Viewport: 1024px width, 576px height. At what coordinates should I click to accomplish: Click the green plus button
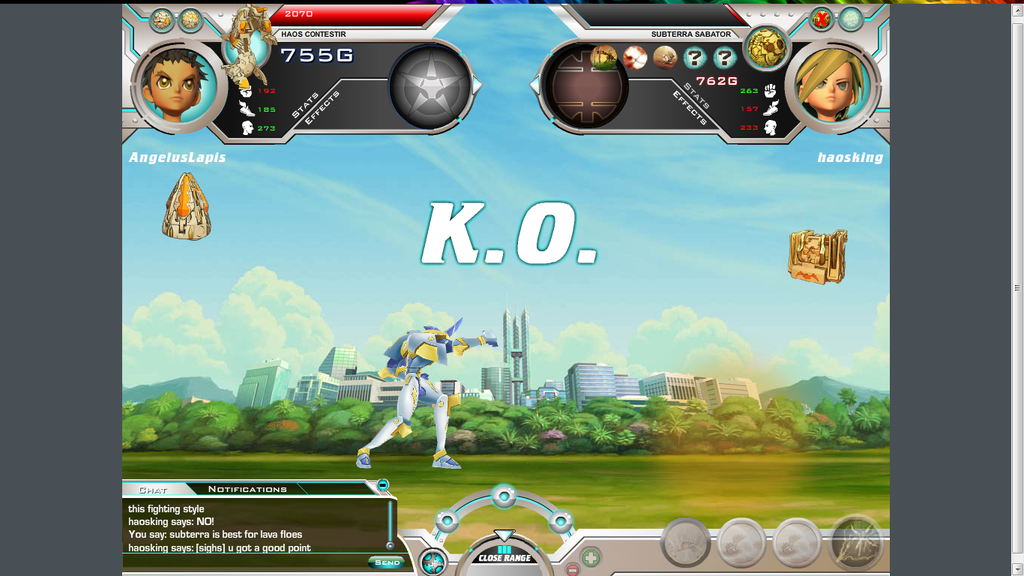coord(591,557)
